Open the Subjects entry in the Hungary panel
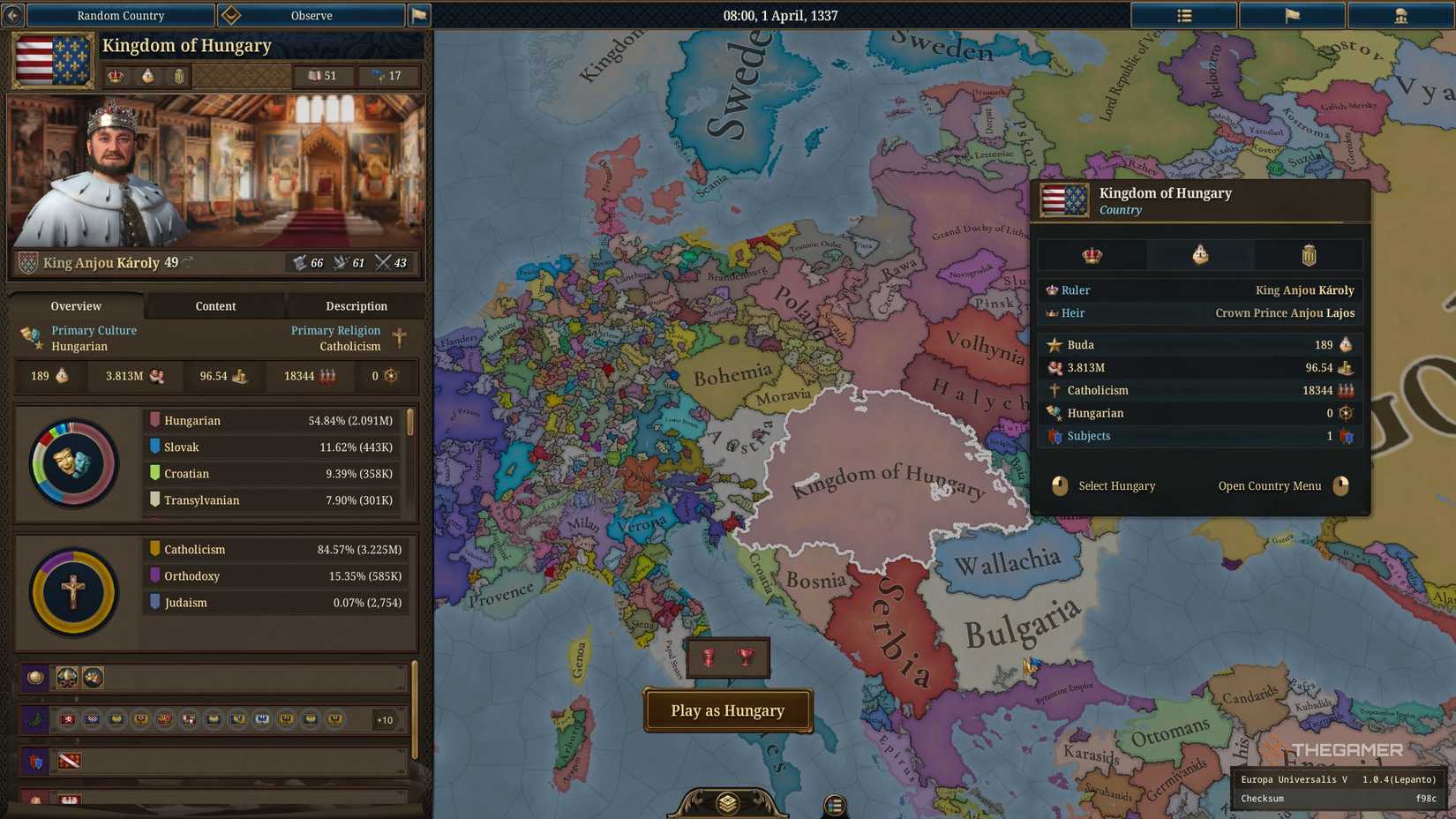1456x819 pixels. pyautogui.click(x=1088, y=435)
